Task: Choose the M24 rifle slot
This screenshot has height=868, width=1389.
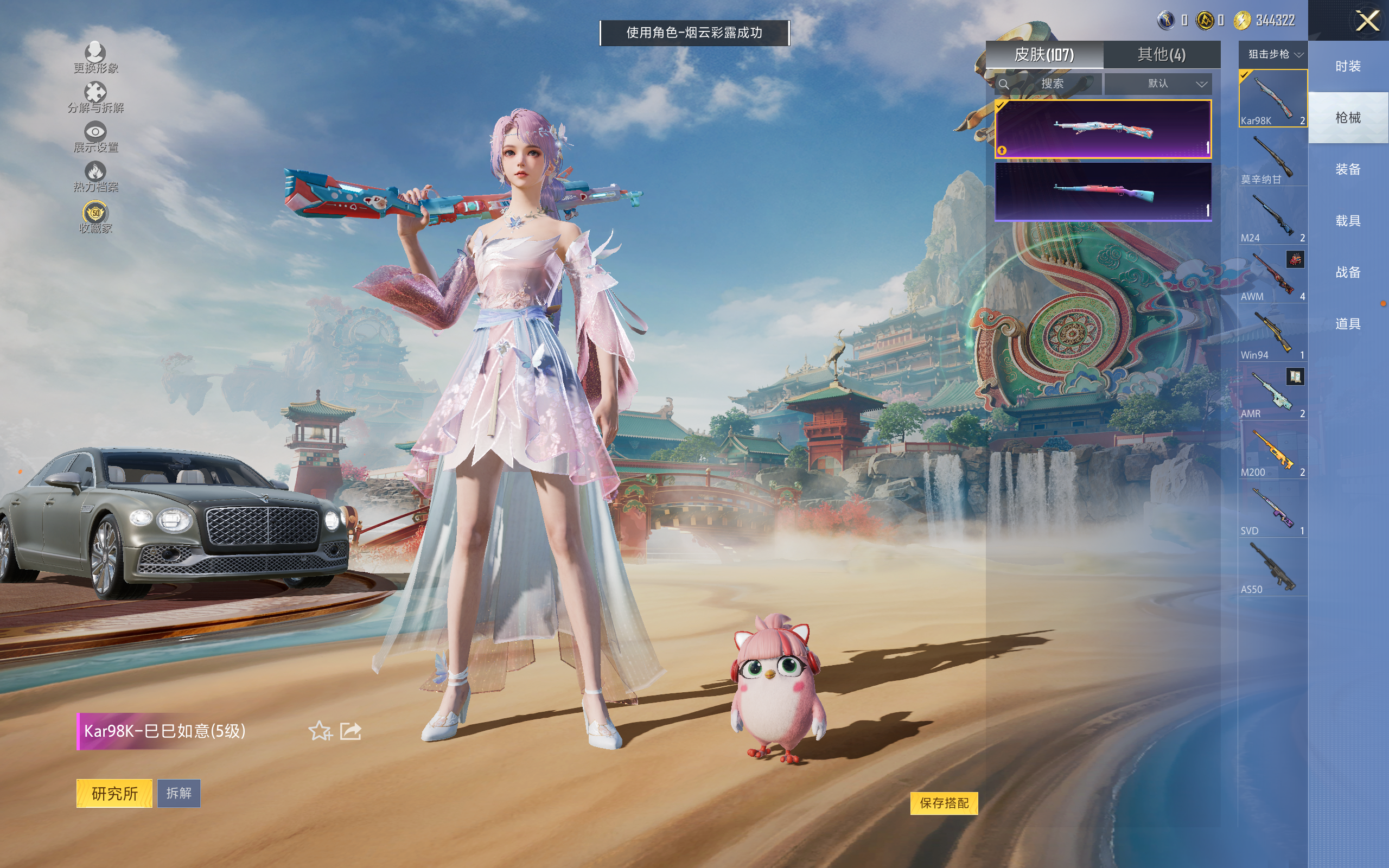Action: click(1272, 217)
